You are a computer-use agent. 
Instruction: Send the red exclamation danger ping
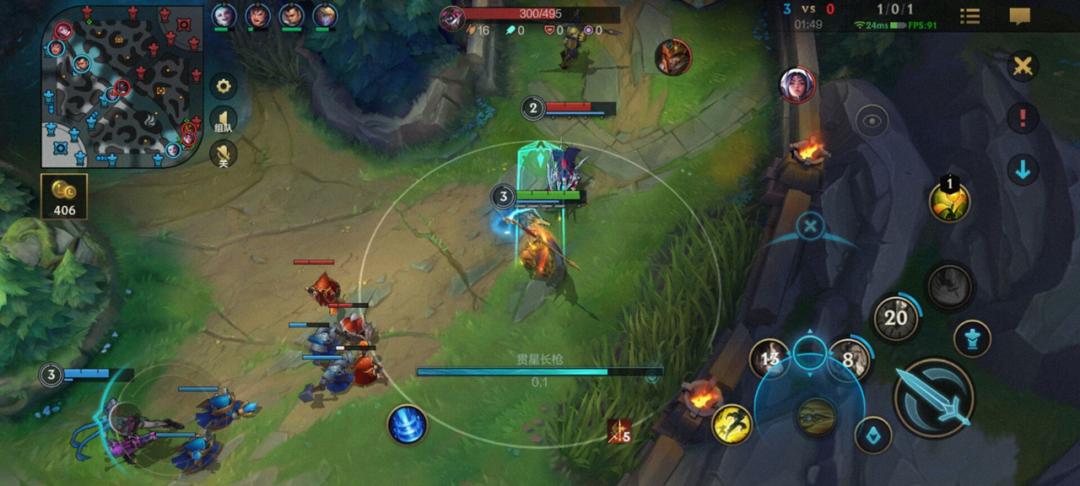1022,118
